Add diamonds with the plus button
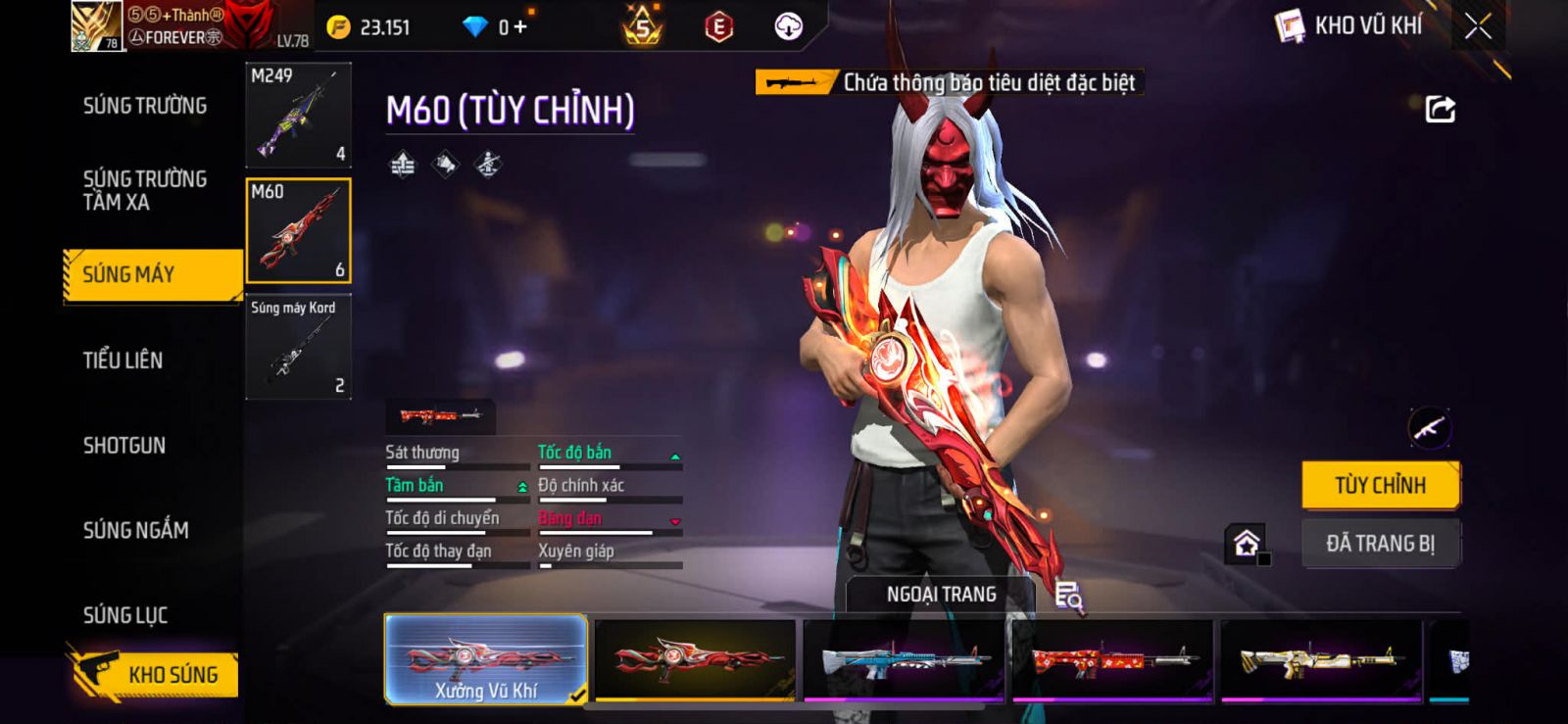 click(520, 27)
